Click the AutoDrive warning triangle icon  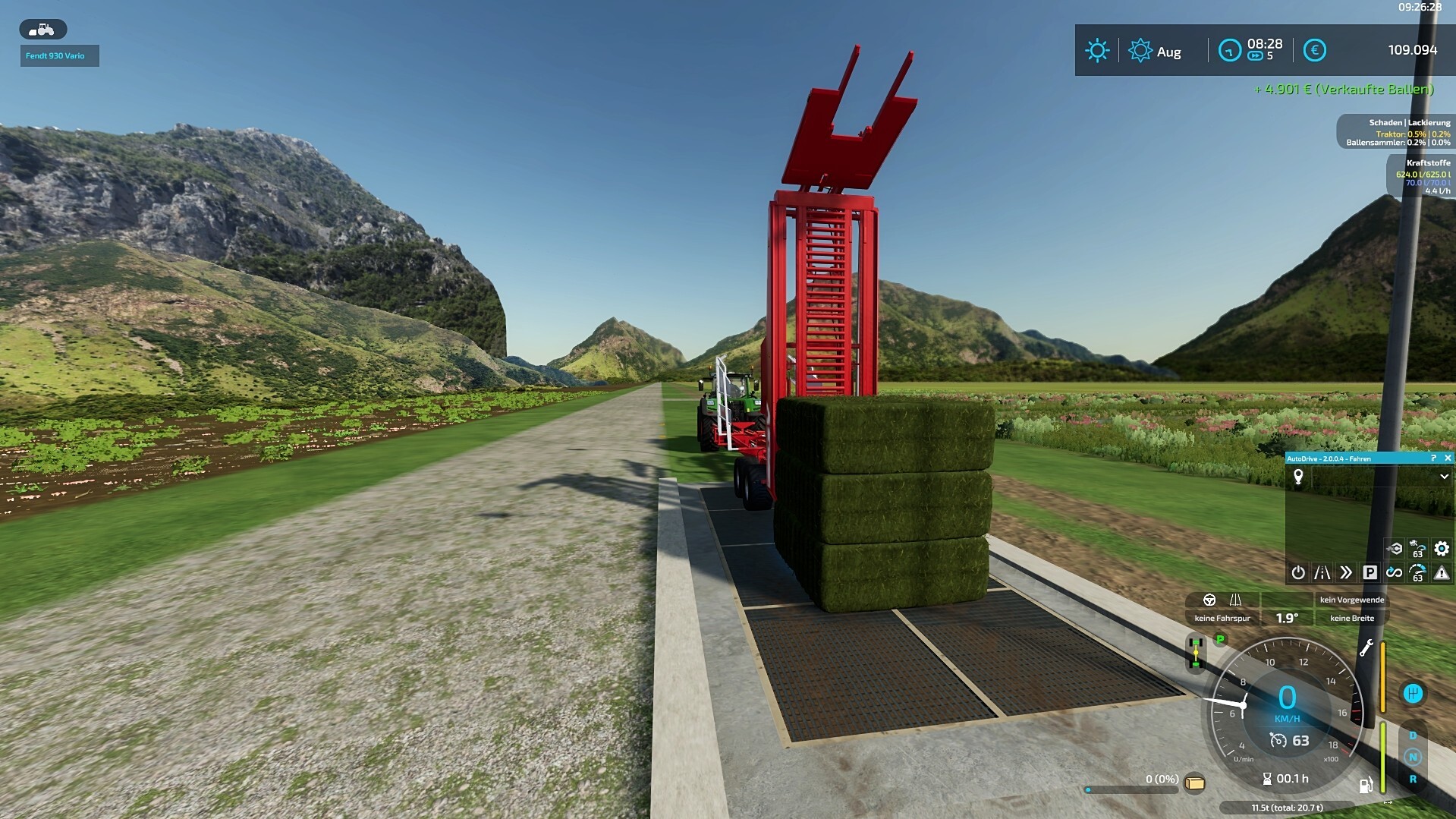[1442, 572]
